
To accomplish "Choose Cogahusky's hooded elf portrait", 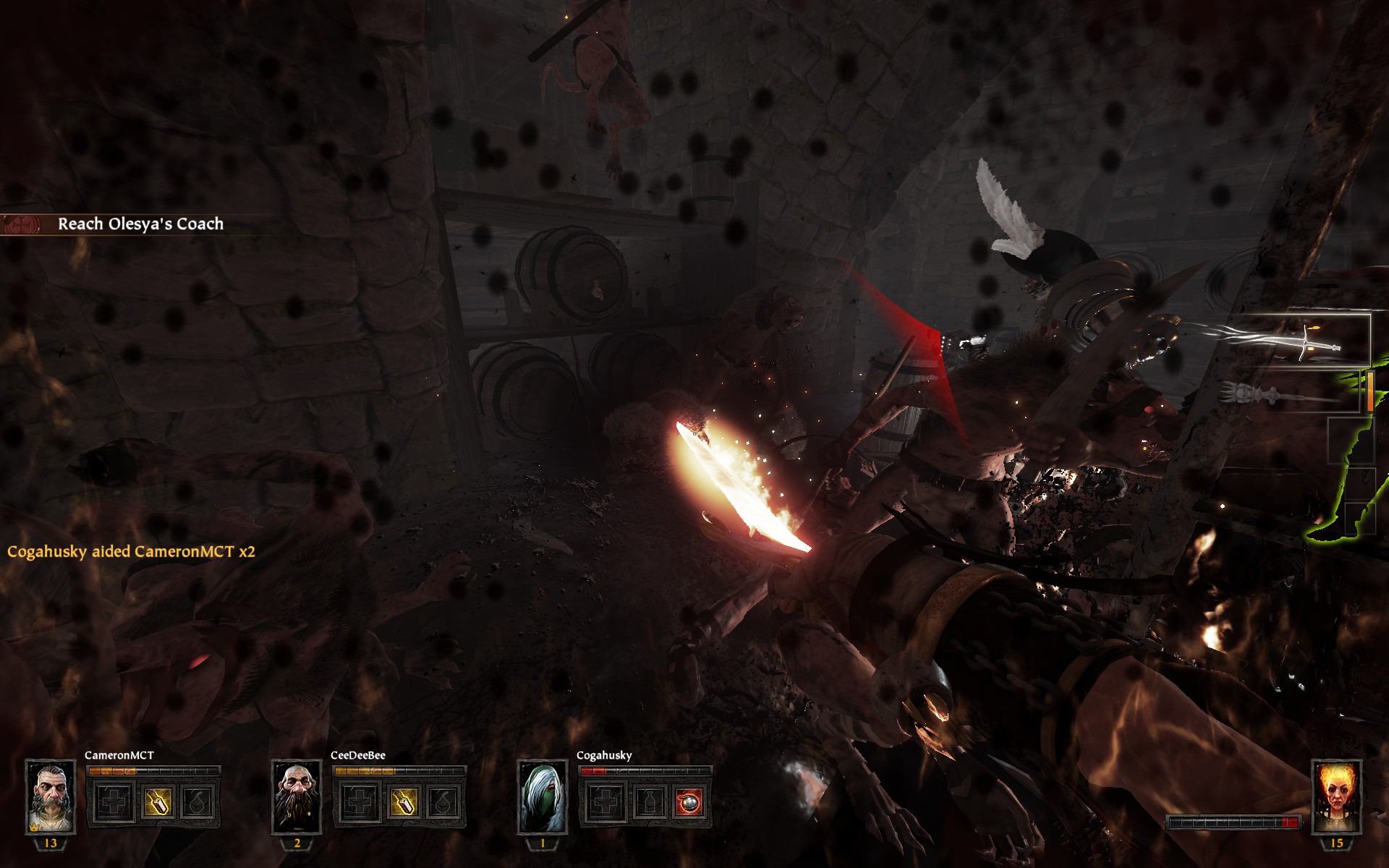I will (x=543, y=797).
